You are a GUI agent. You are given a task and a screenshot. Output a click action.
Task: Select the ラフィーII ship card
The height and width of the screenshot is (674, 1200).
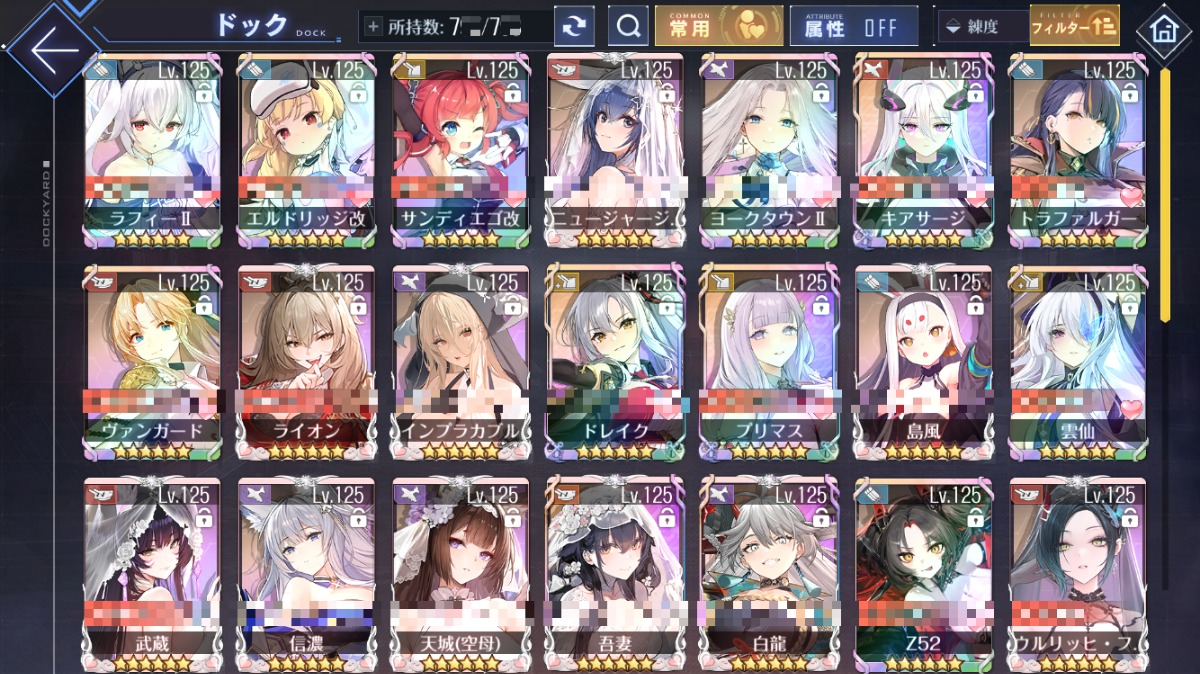coord(153,150)
